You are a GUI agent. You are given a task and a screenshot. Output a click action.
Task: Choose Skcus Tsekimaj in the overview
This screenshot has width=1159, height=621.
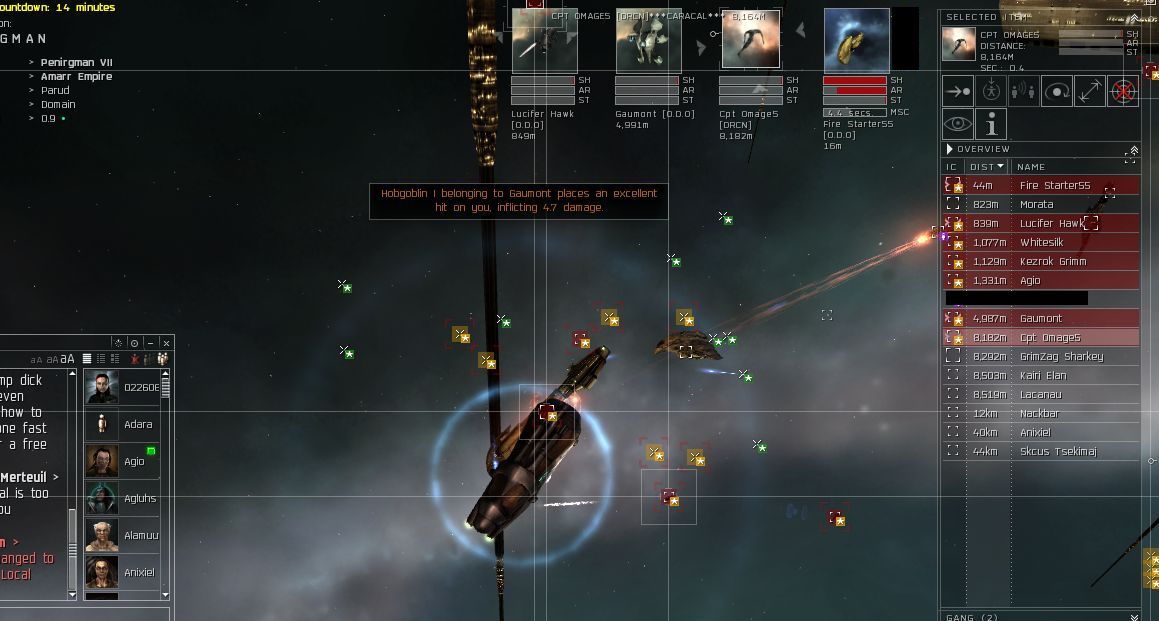coord(1057,452)
